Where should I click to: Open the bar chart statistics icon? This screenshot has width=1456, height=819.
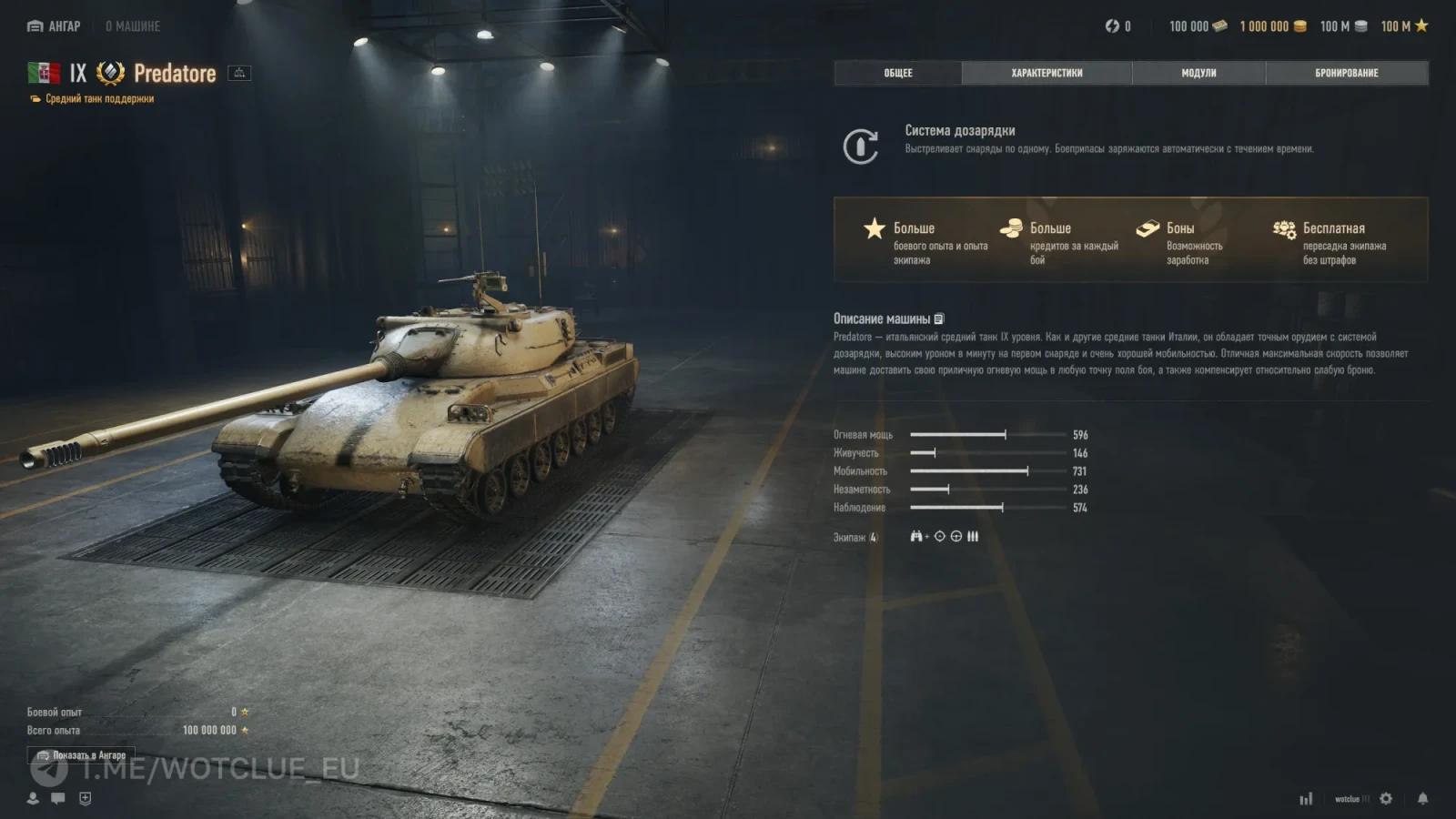click(1306, 798)
